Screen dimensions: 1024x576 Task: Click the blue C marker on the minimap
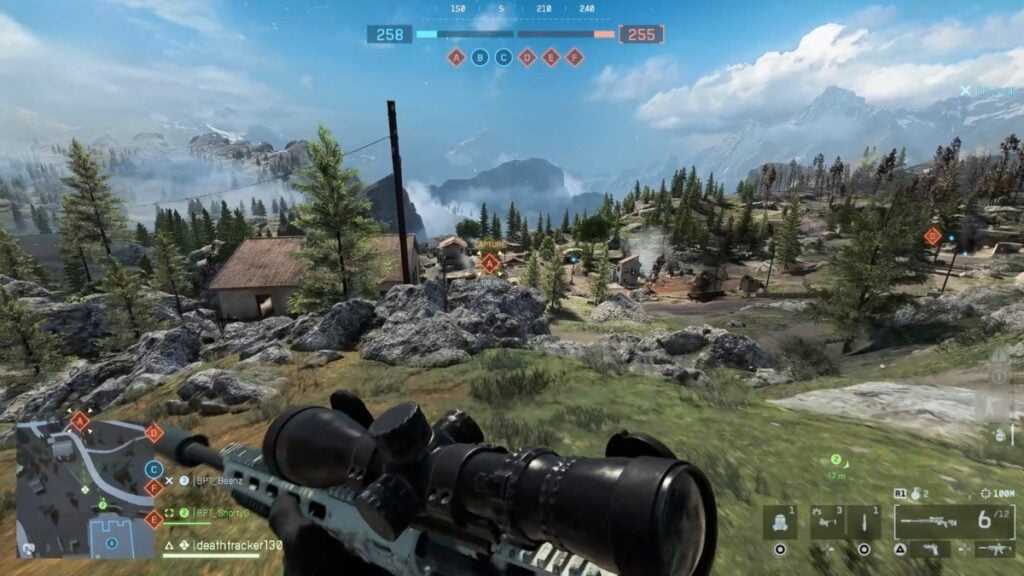click(x=153, y=468)
